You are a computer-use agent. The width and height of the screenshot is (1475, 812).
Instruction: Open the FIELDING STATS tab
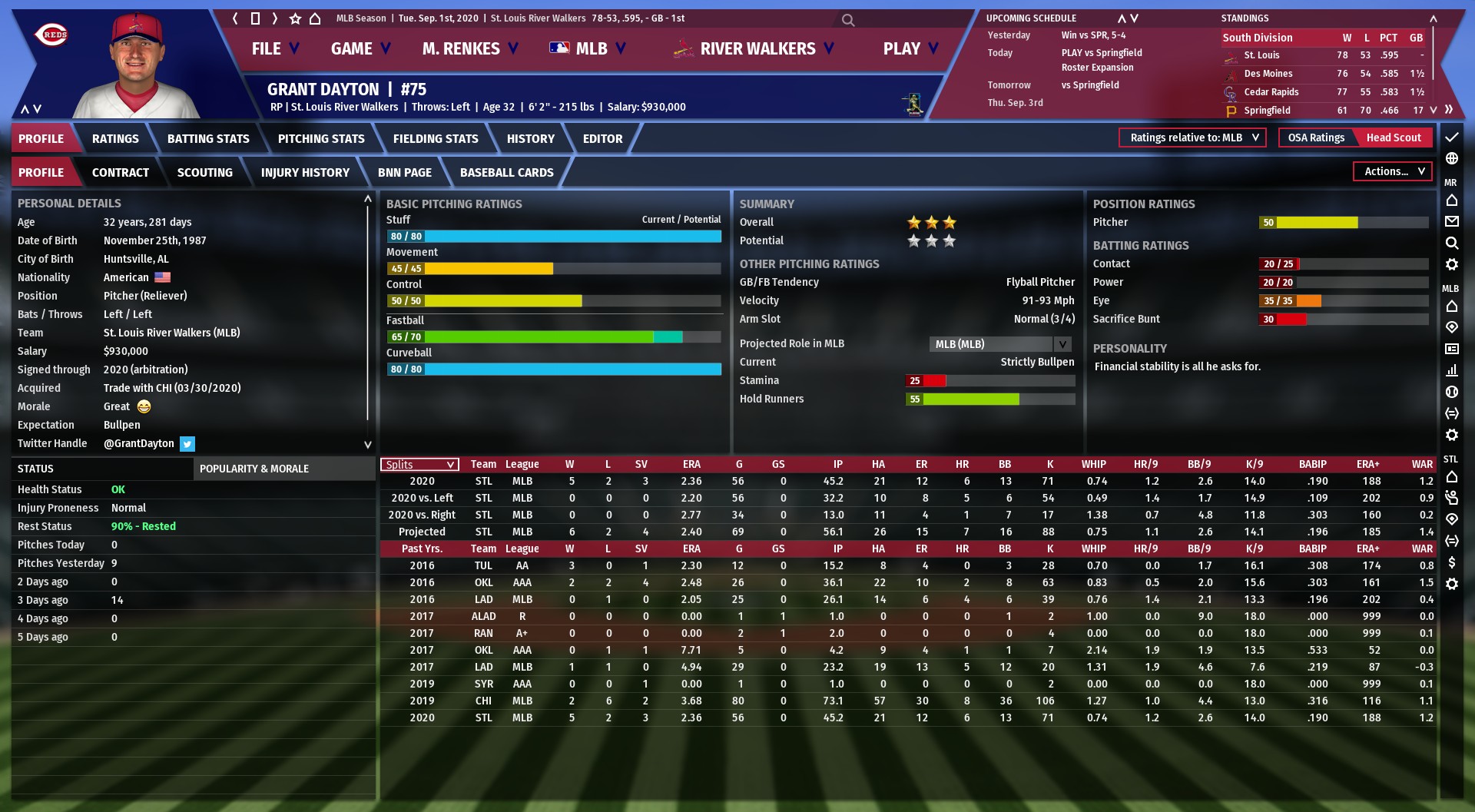436,139
